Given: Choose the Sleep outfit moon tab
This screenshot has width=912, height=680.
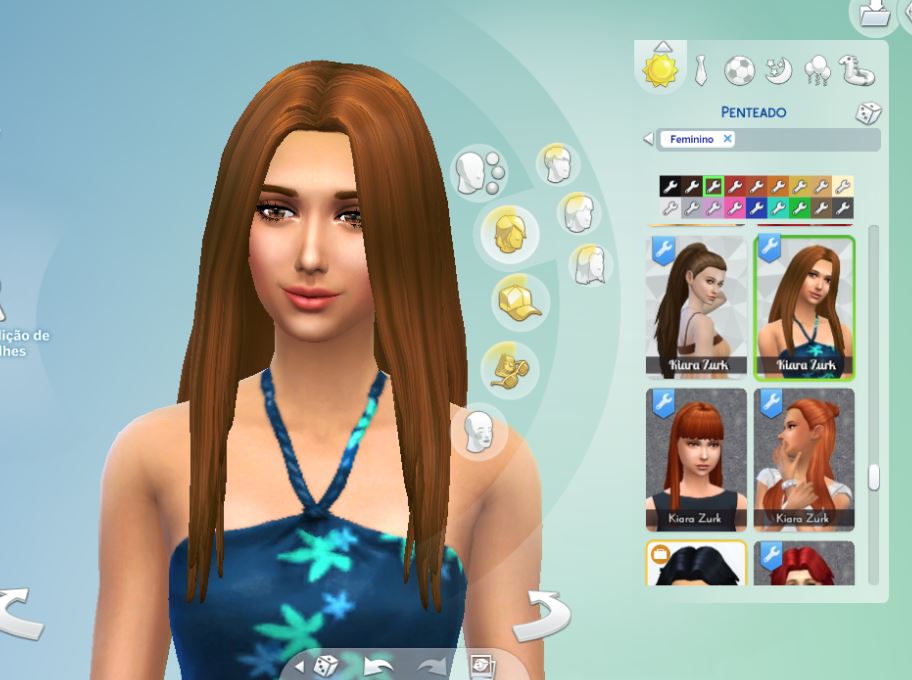Looking at the screenshot, I should tap(778, 70).
